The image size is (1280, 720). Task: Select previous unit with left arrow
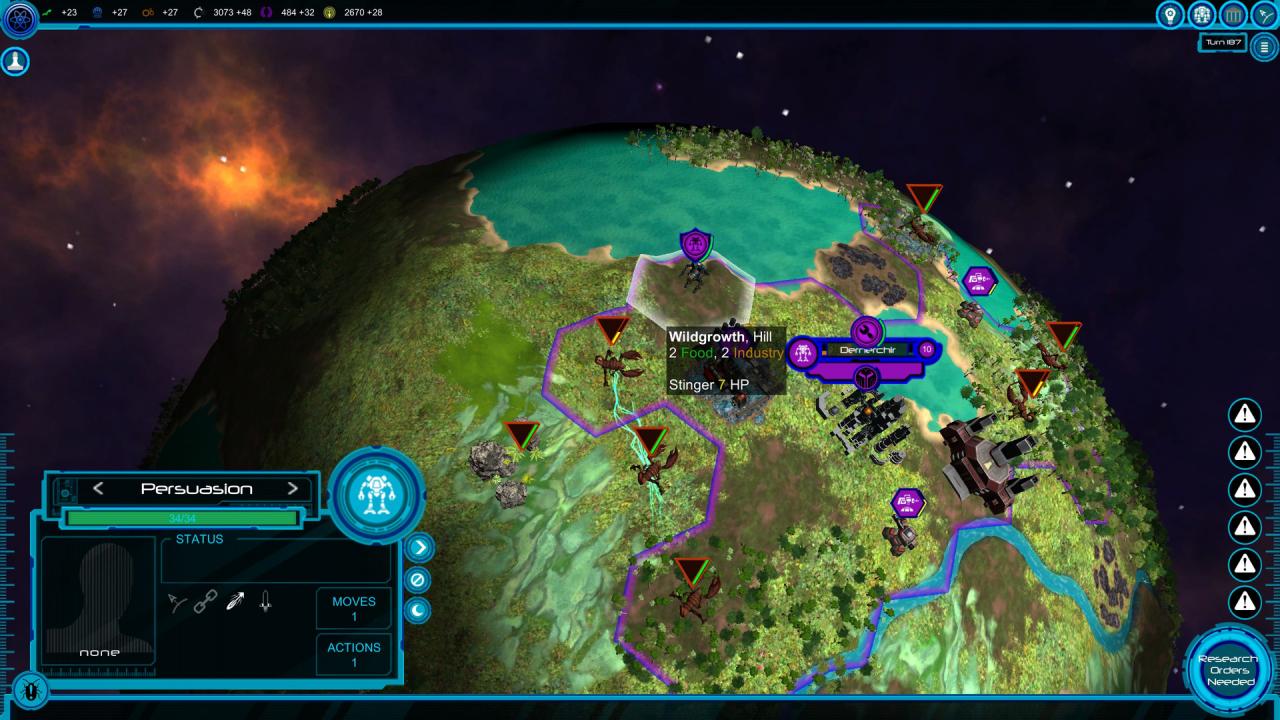(x=98, y=489)
